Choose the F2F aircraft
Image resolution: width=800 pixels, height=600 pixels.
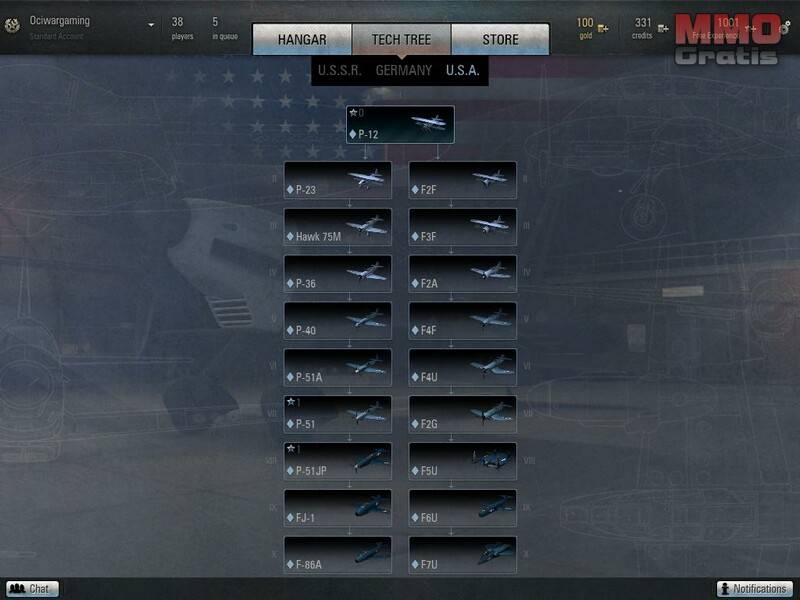[x=463, y=181]
